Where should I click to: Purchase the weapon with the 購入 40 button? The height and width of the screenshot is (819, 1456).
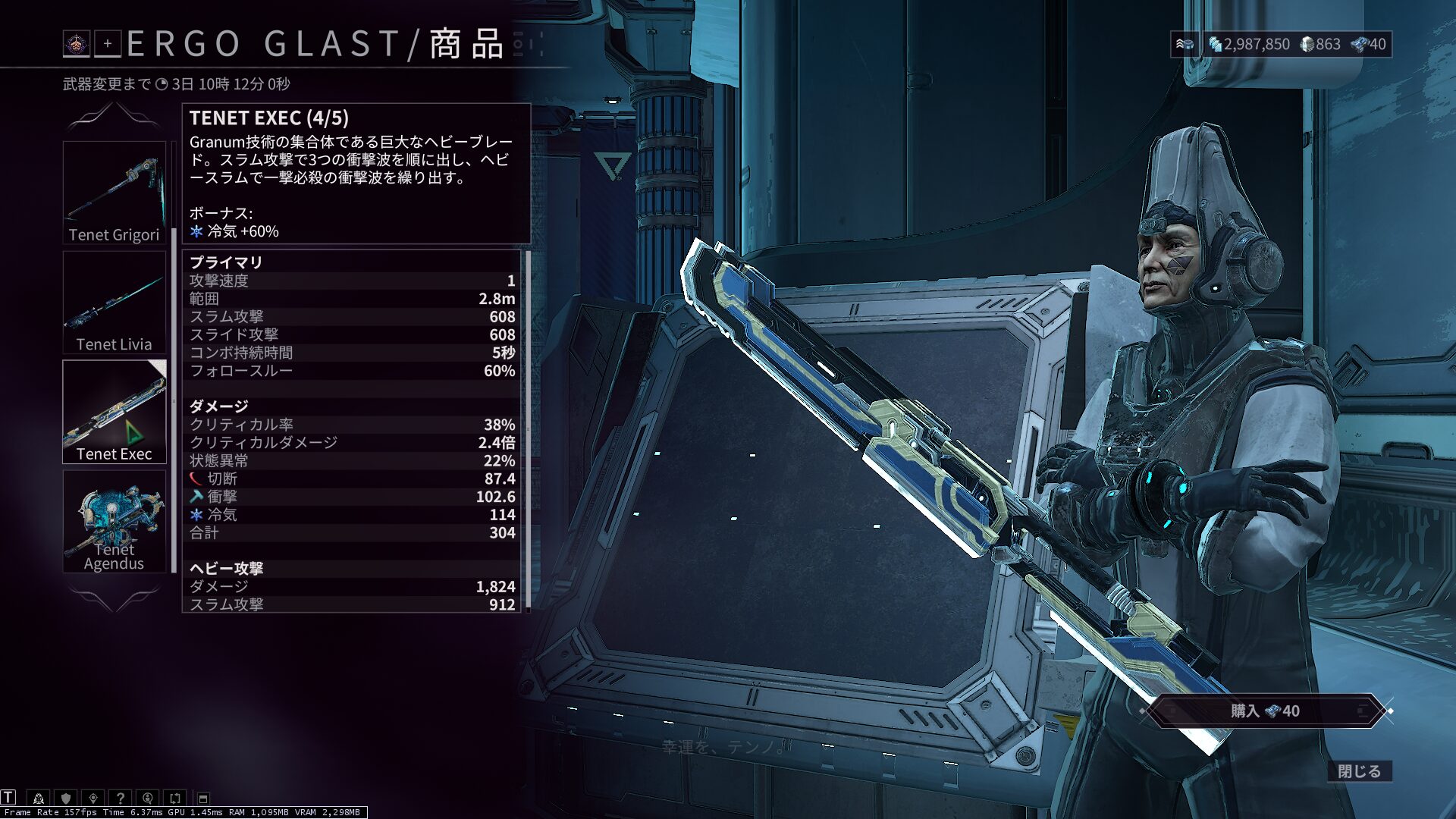[1265, 711]
